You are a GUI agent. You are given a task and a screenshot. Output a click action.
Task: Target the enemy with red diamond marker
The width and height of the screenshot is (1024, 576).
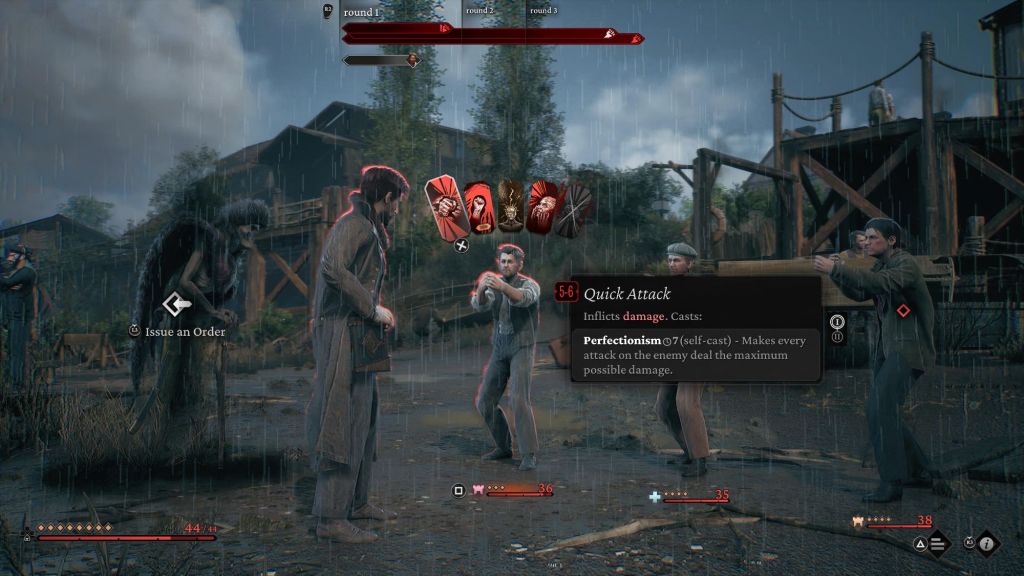[x=903, y=311]
